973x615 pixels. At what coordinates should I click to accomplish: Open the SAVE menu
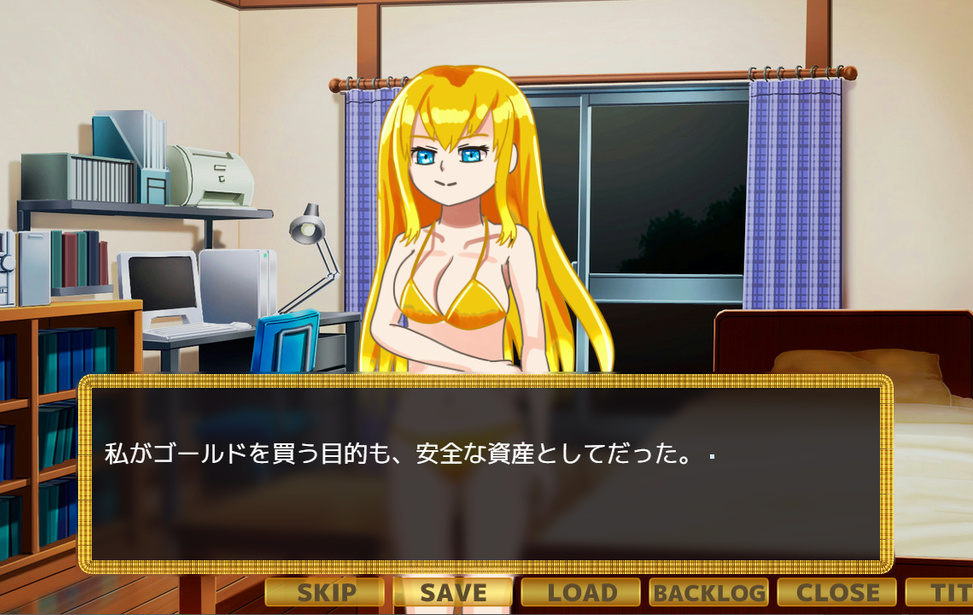coord(453,592)
